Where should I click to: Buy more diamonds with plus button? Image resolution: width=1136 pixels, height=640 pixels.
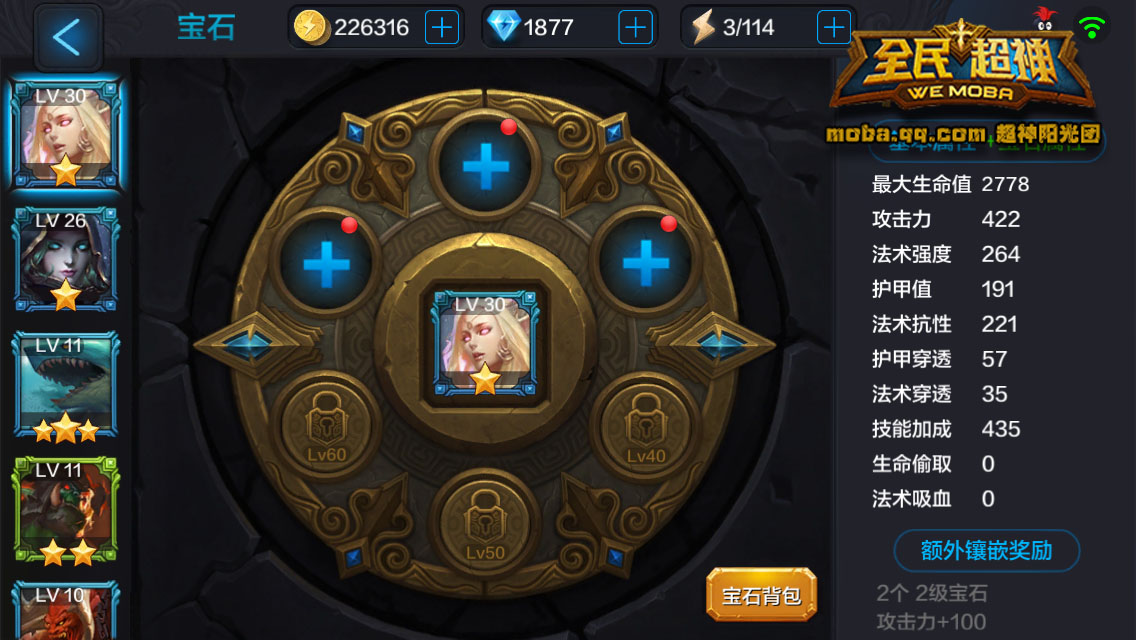click(x=635, y=27)
